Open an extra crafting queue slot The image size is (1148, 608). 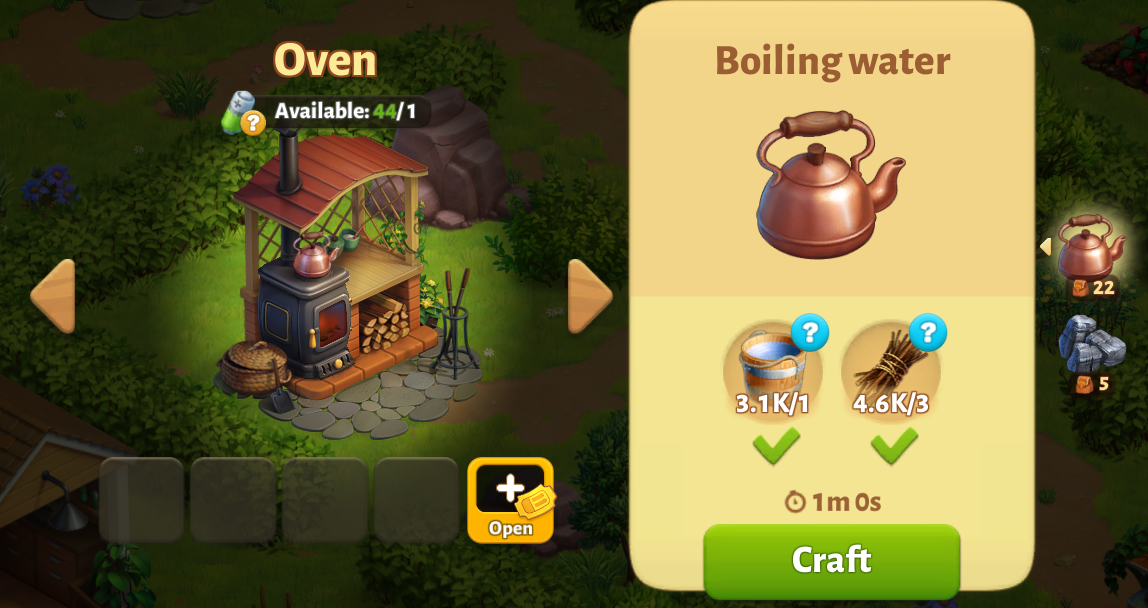pyautogui.click(x=510, y=499)
